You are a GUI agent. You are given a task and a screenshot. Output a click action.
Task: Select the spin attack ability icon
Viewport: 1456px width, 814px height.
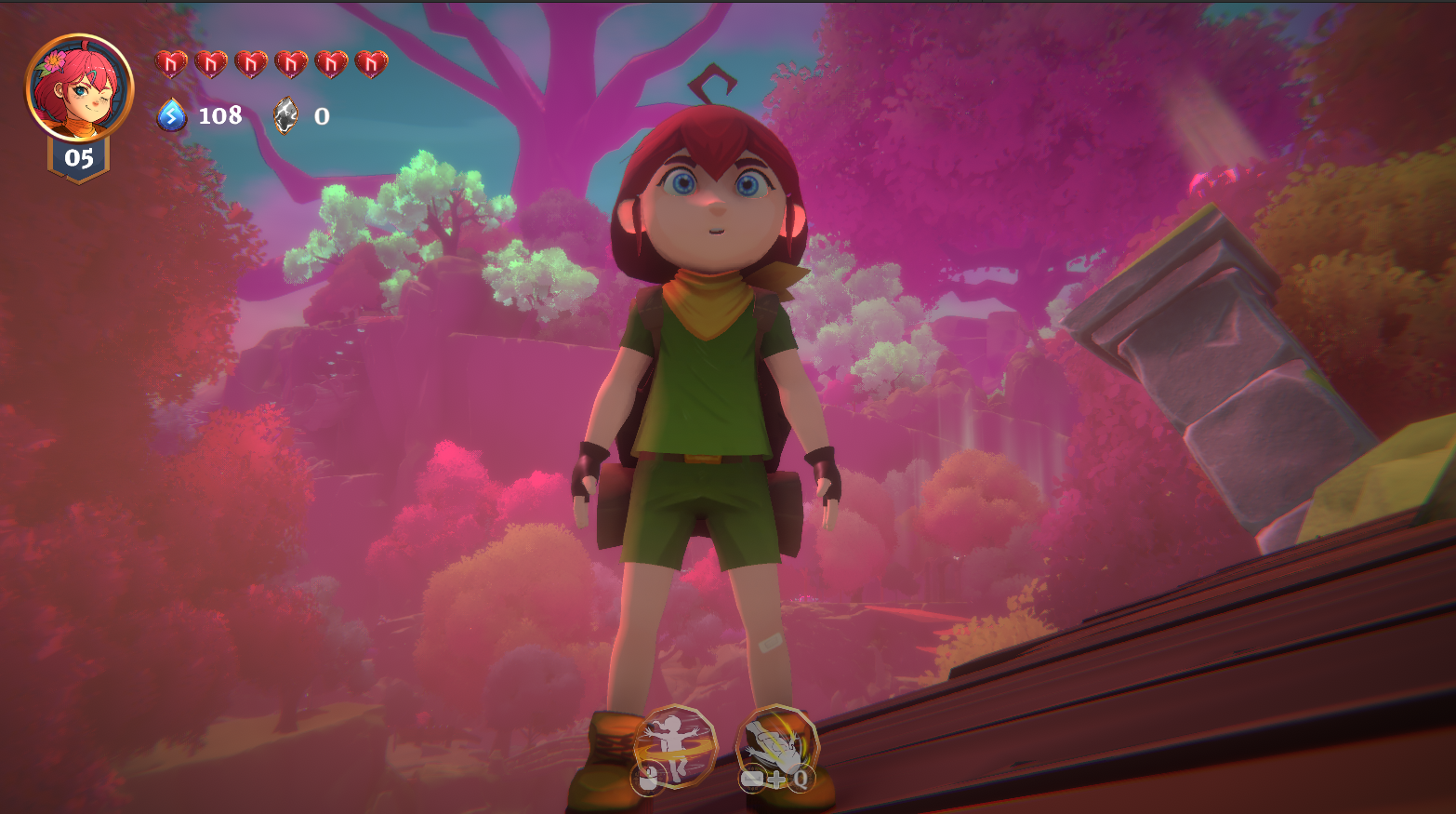(x=675, y=747)
